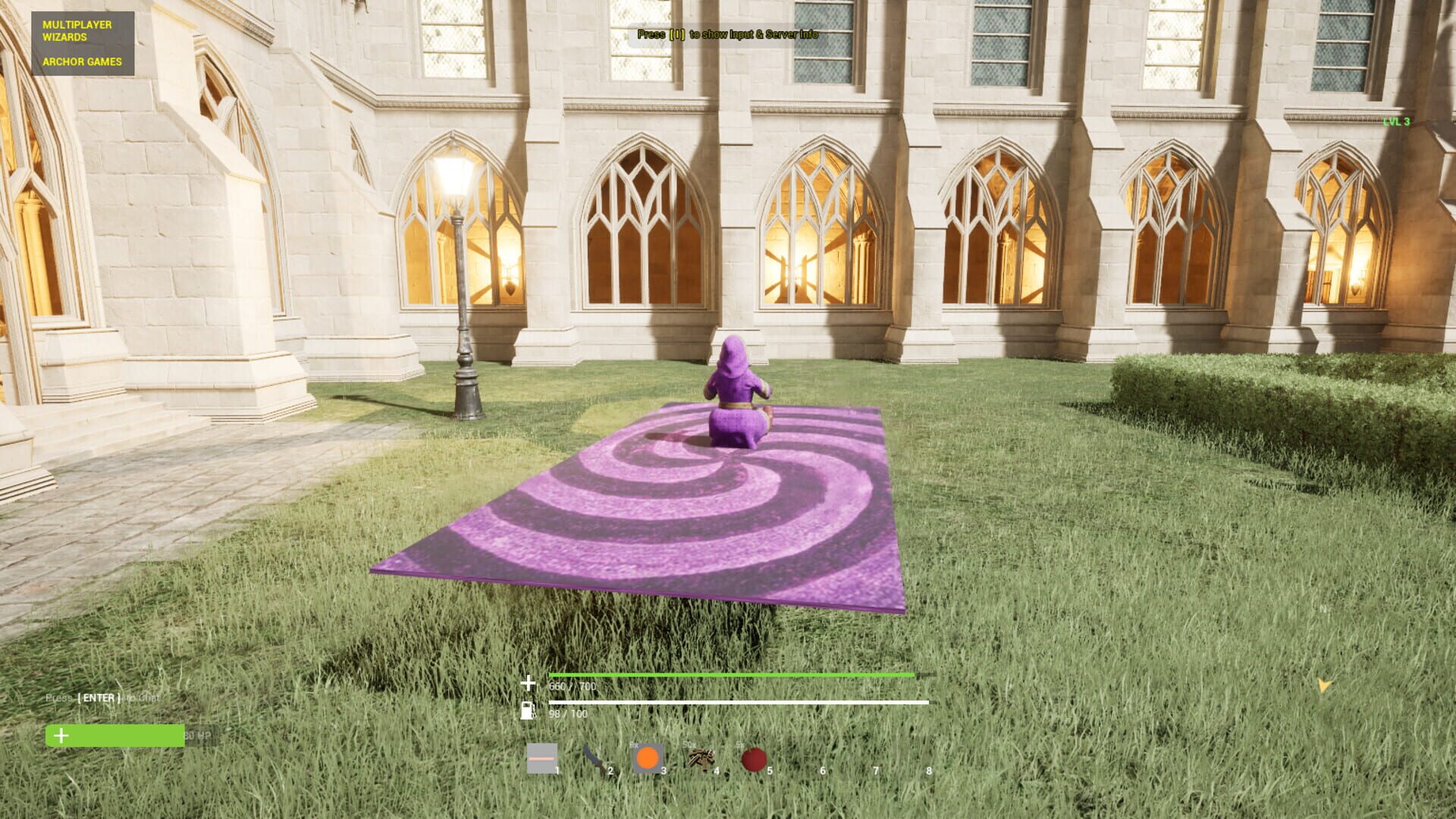Toggle Input & Server Info display
This screenshot has width=1456, height=819.
[x=730, y=34]
